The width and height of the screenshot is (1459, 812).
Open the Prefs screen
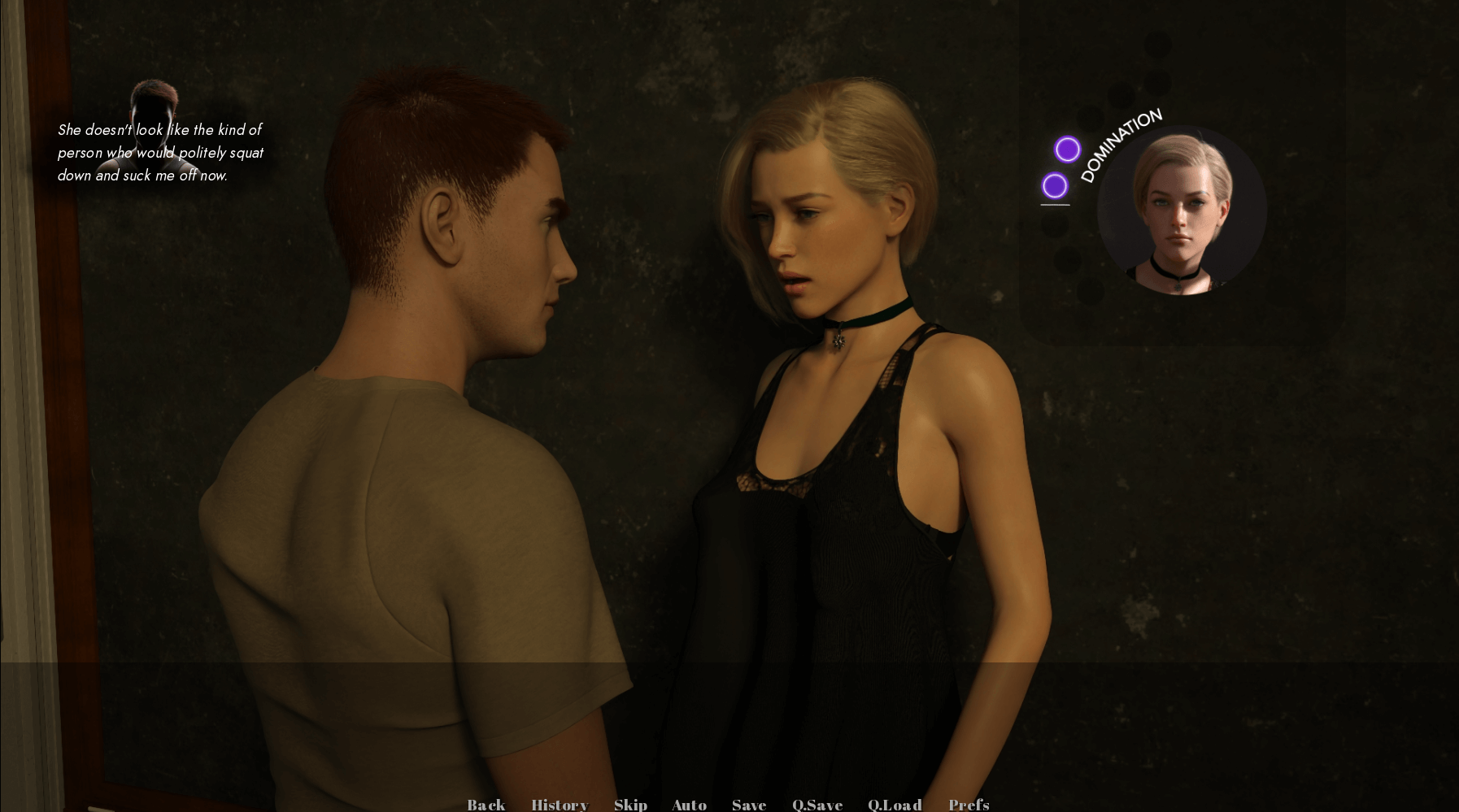969,804
